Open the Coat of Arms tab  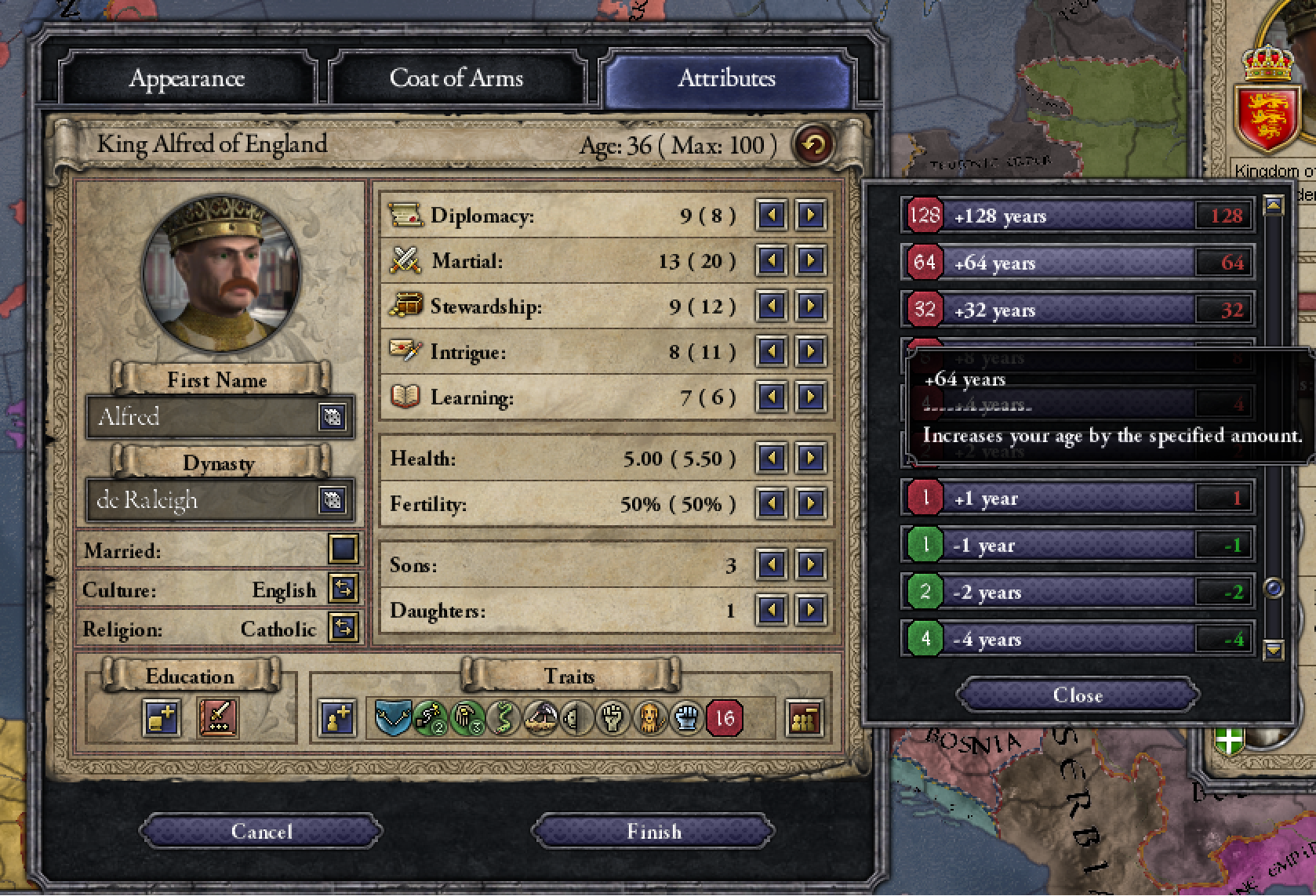456,78
